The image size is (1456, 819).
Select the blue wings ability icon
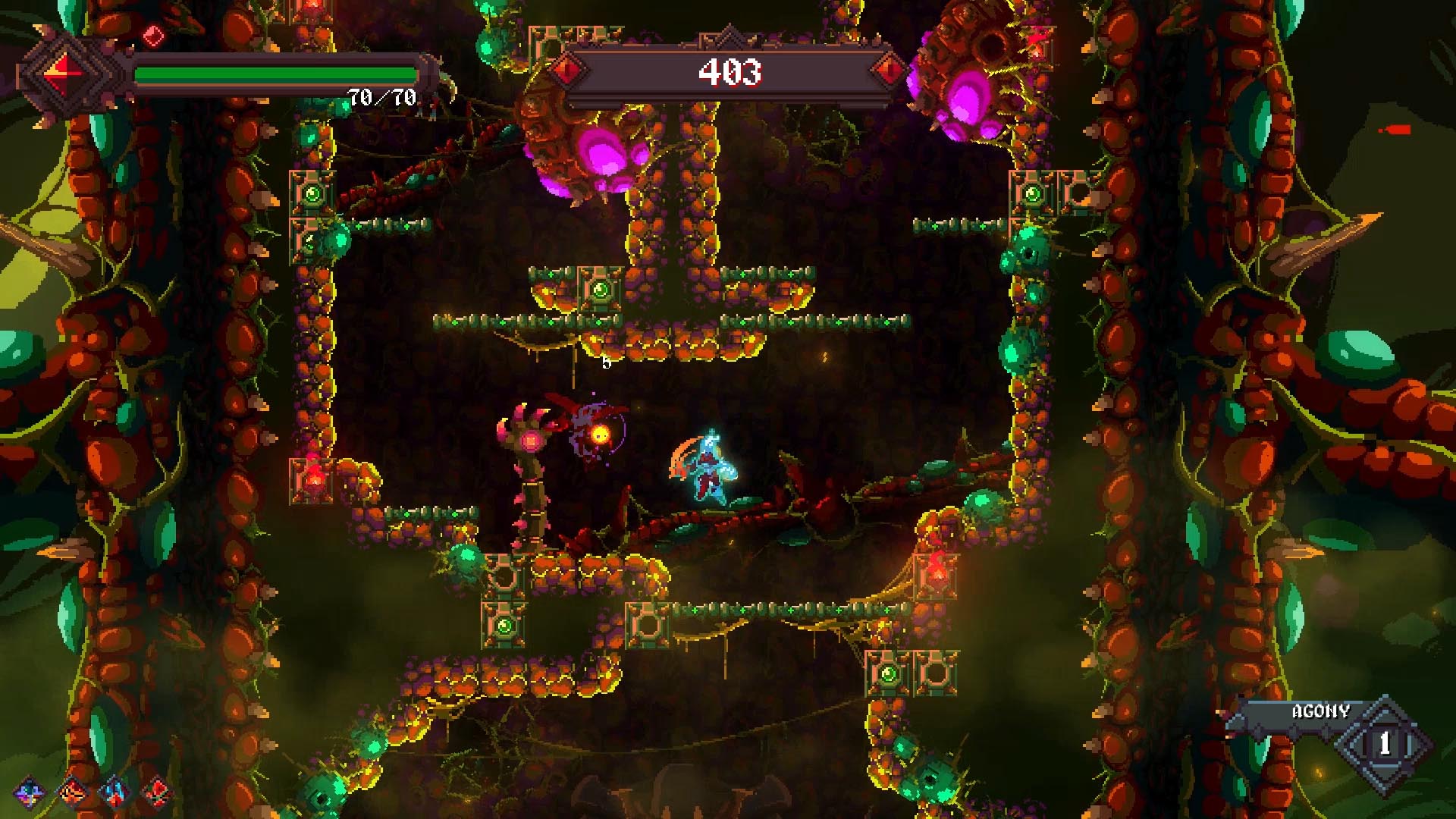pos(115,792)
